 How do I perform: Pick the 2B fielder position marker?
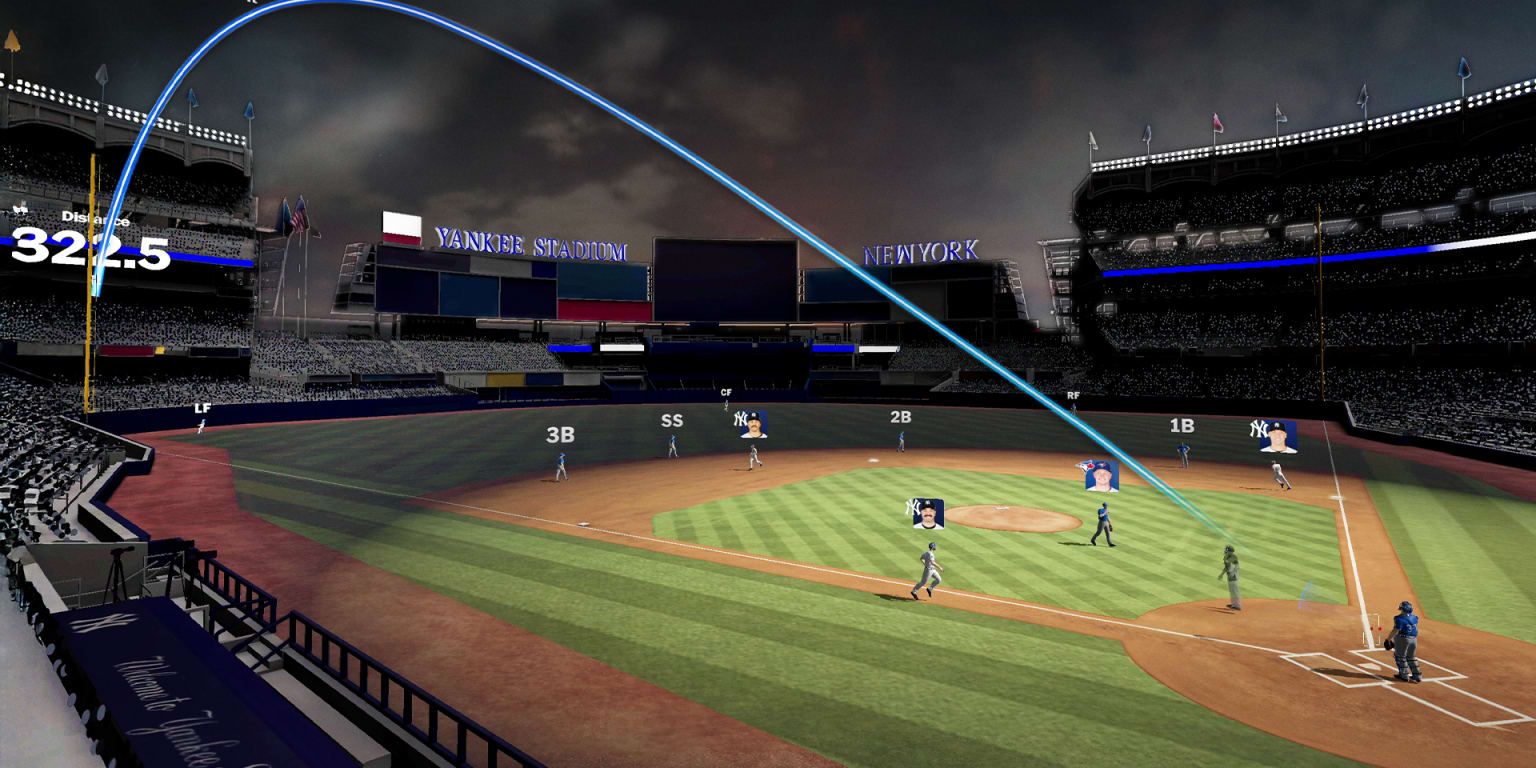click(x=900, y=417)
